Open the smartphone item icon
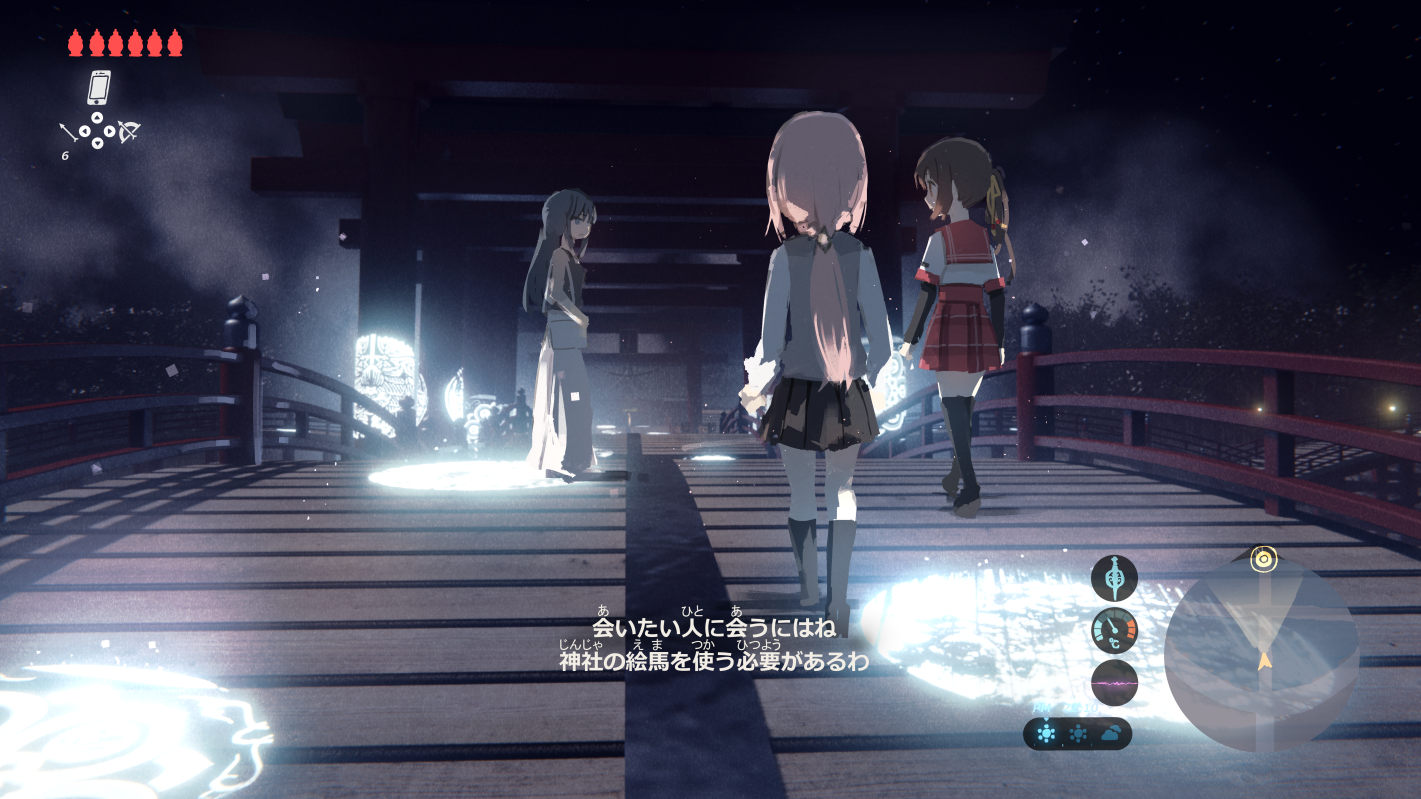 point(98,88)
